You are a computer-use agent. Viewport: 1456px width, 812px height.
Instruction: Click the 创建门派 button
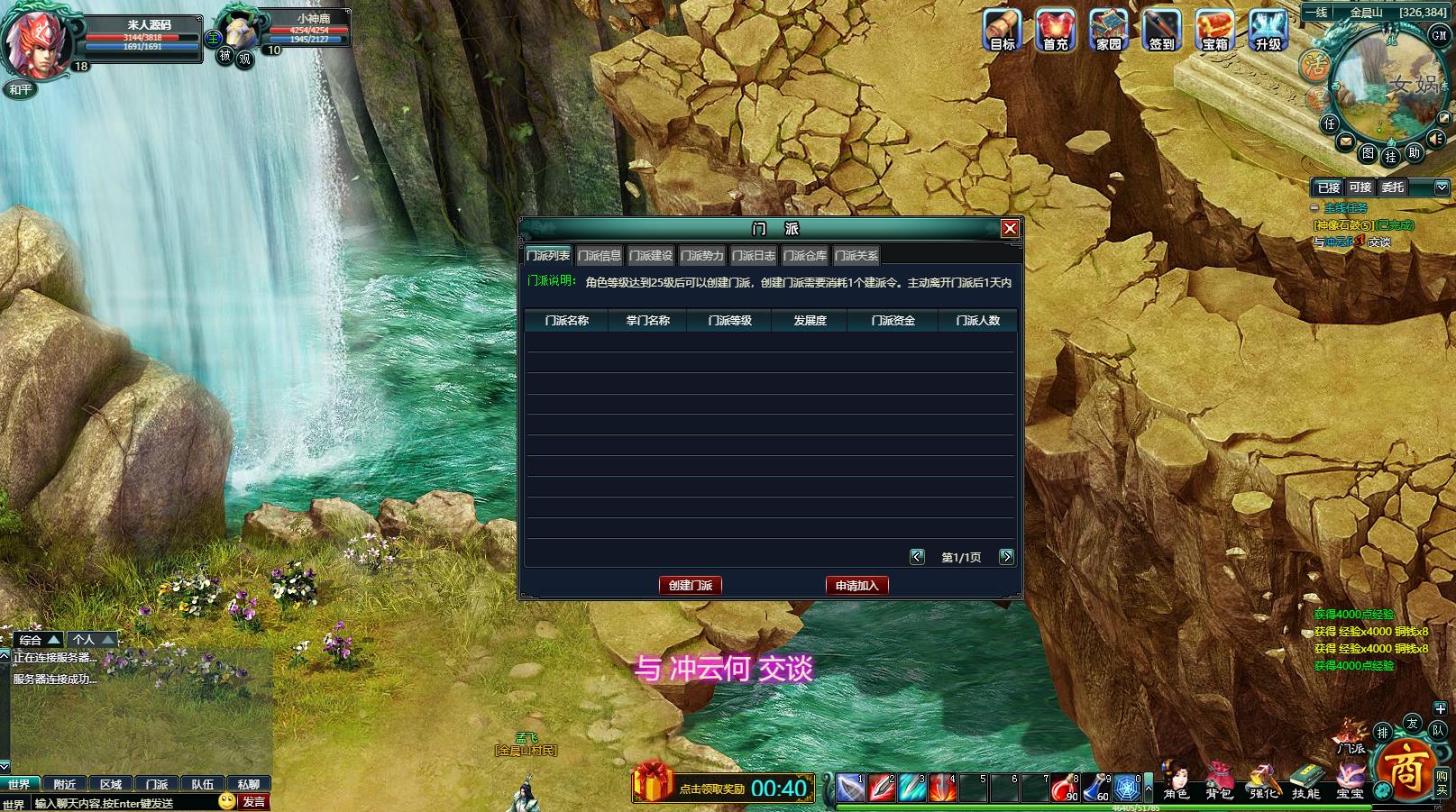click(691, 586)
